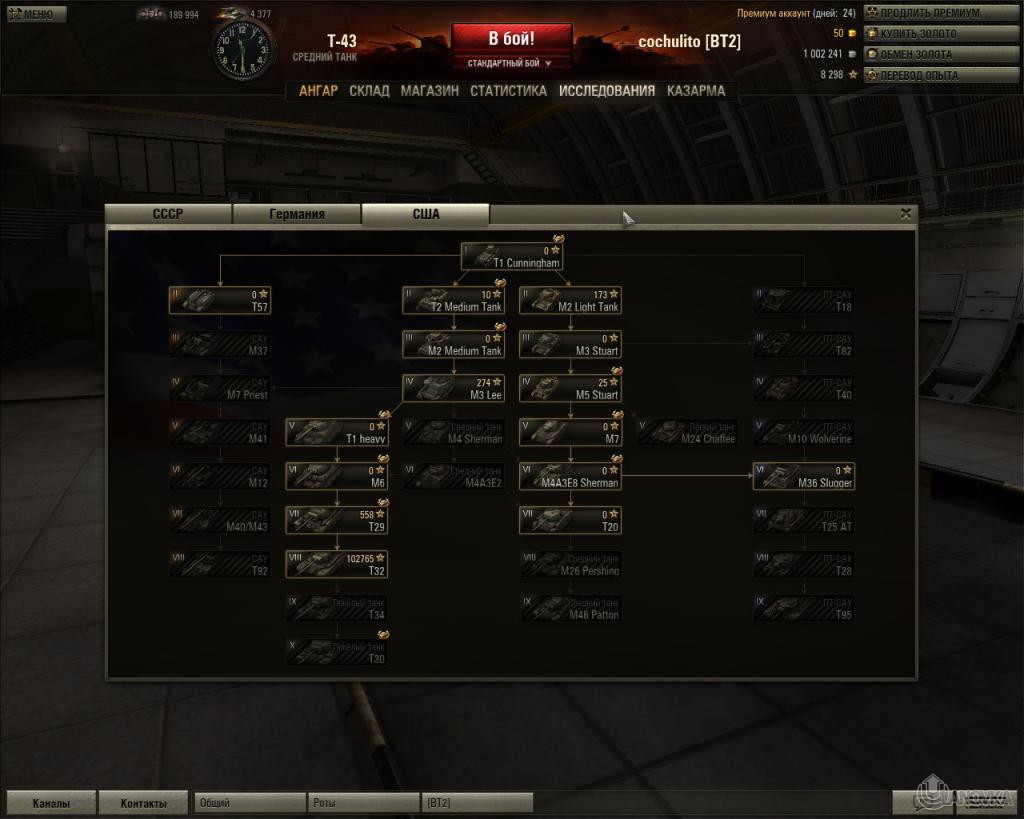Open the Контакты contacts button
The width and height of the screenshot is (1024, 819).
pyautogui.click(x=144, y=803)
